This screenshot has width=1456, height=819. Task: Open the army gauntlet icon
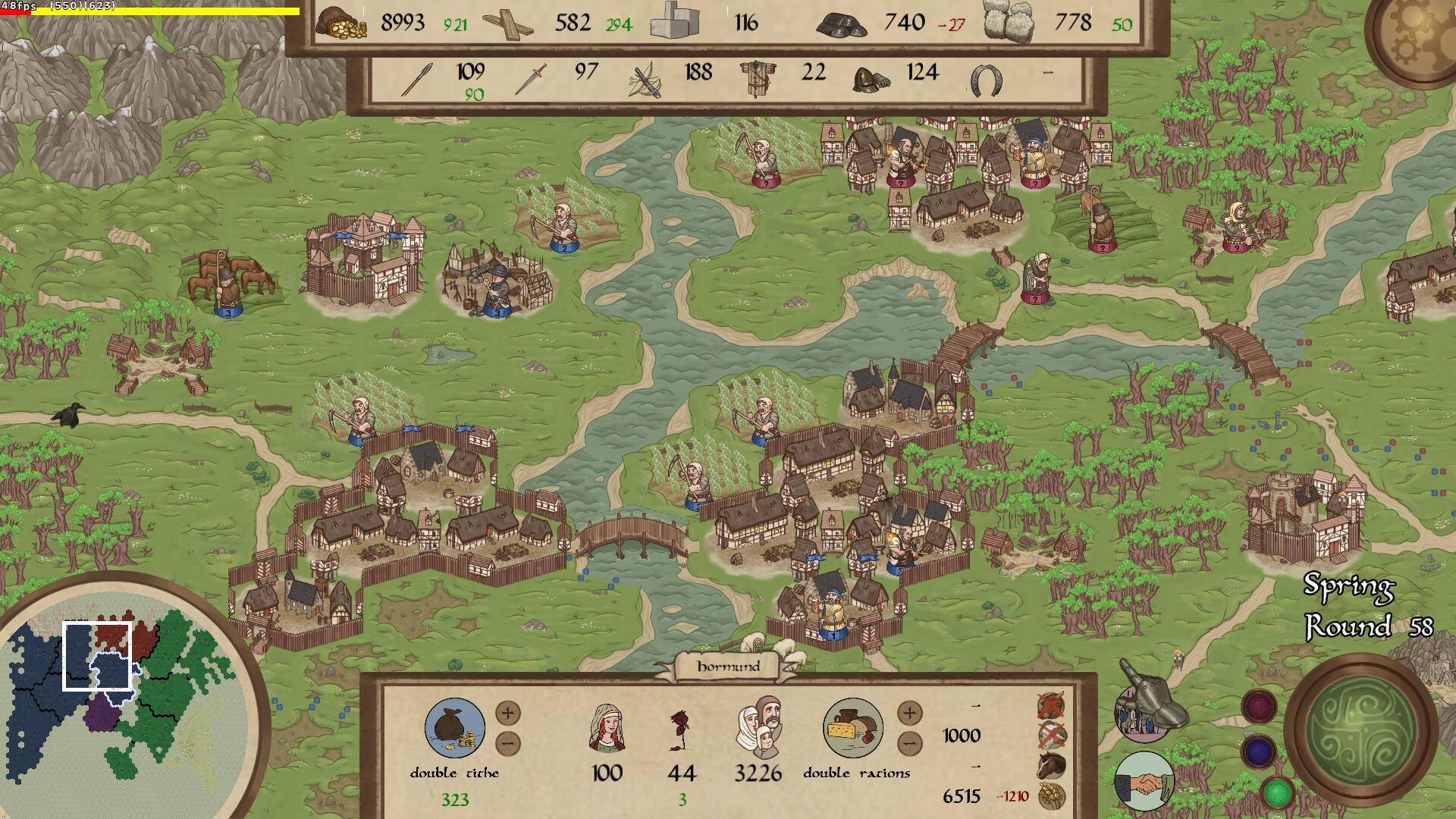point(1145,705)
